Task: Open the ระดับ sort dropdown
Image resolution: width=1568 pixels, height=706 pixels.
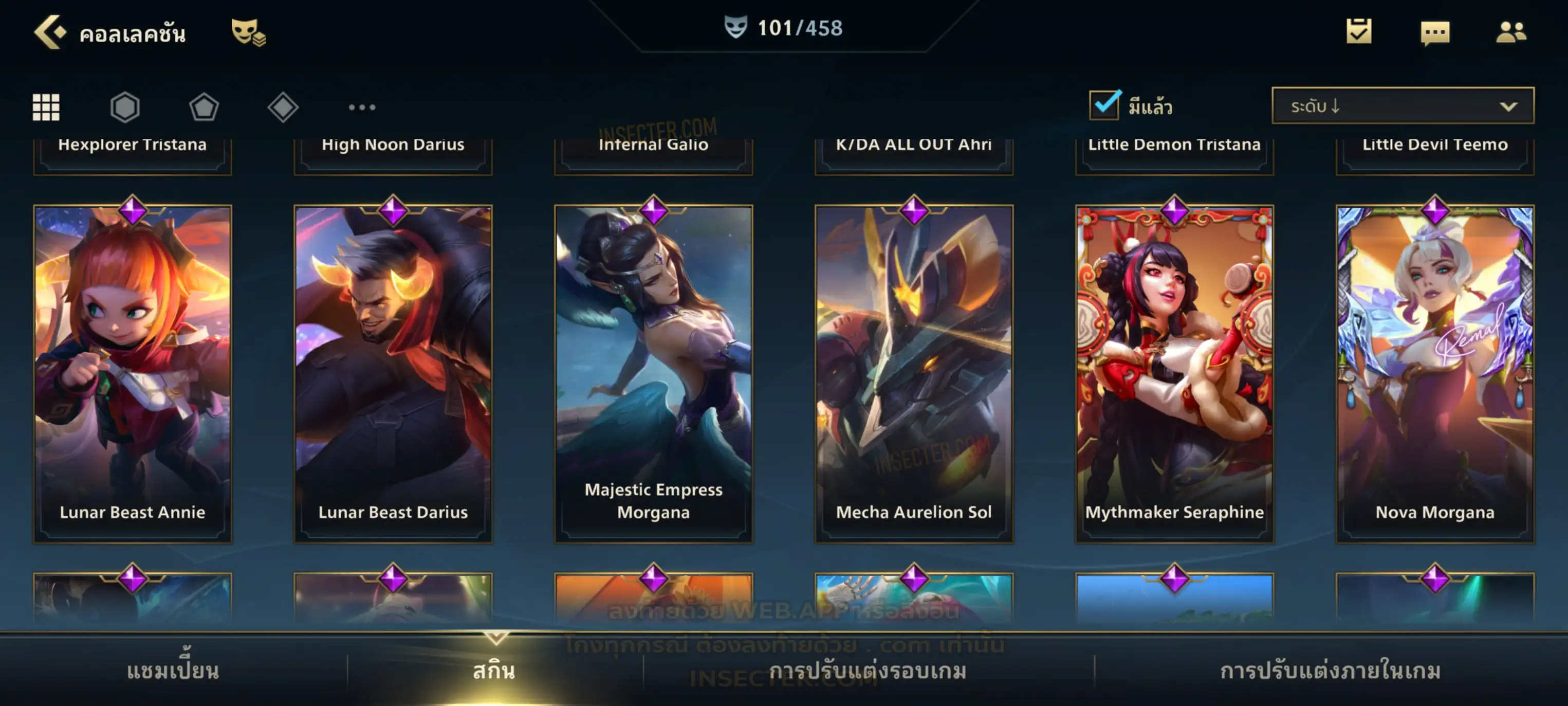Action: (x=1402, y=106)
